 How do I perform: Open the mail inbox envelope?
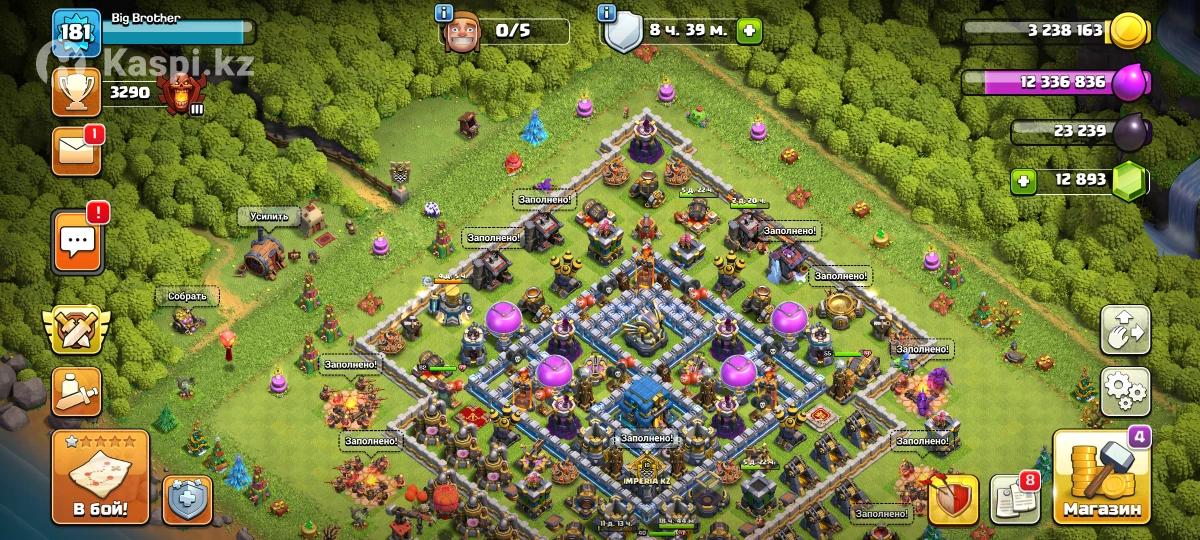[77, 151]
